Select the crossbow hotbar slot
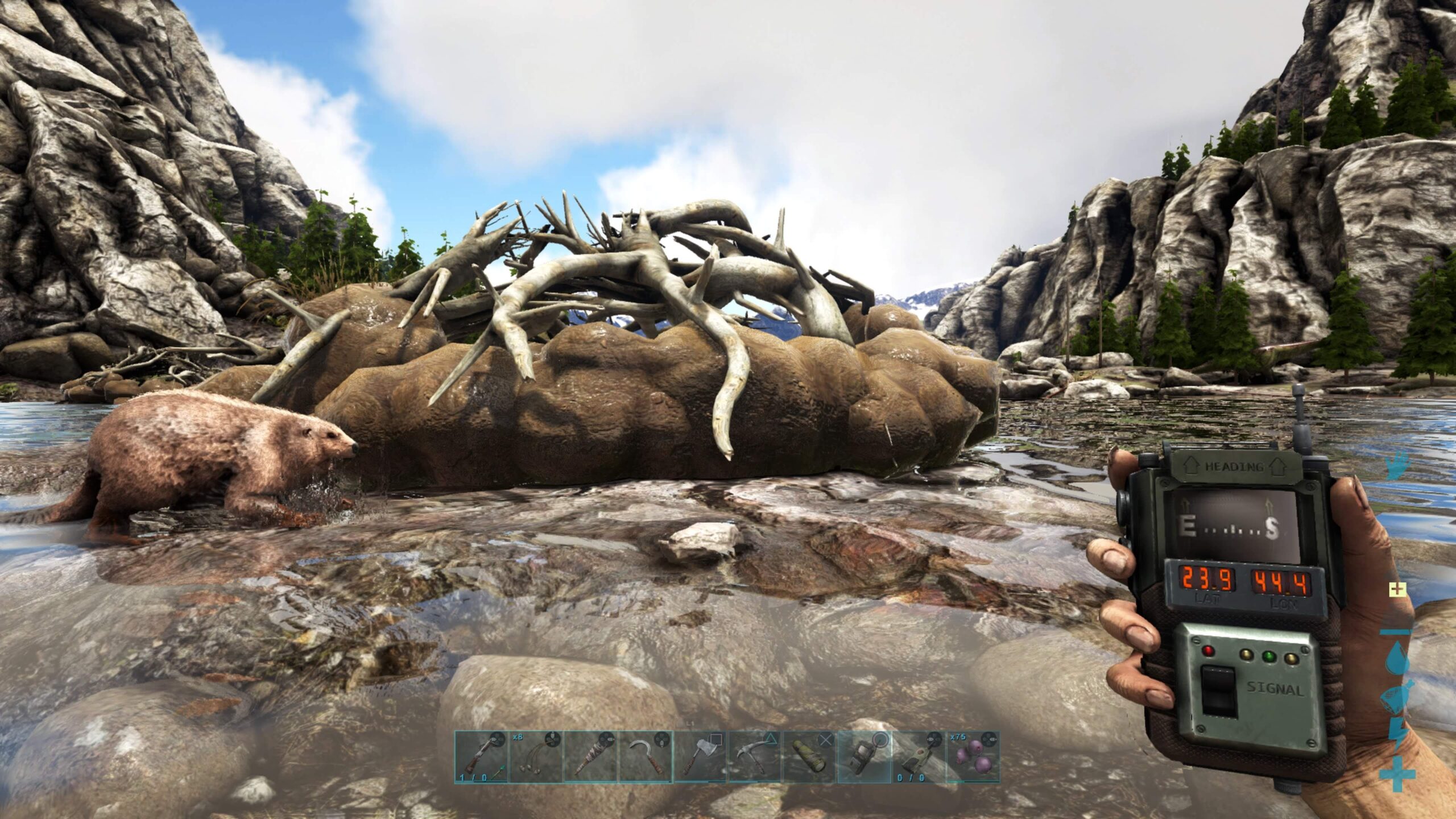This screenshot has height=819, width=1456. click(481, 757)
